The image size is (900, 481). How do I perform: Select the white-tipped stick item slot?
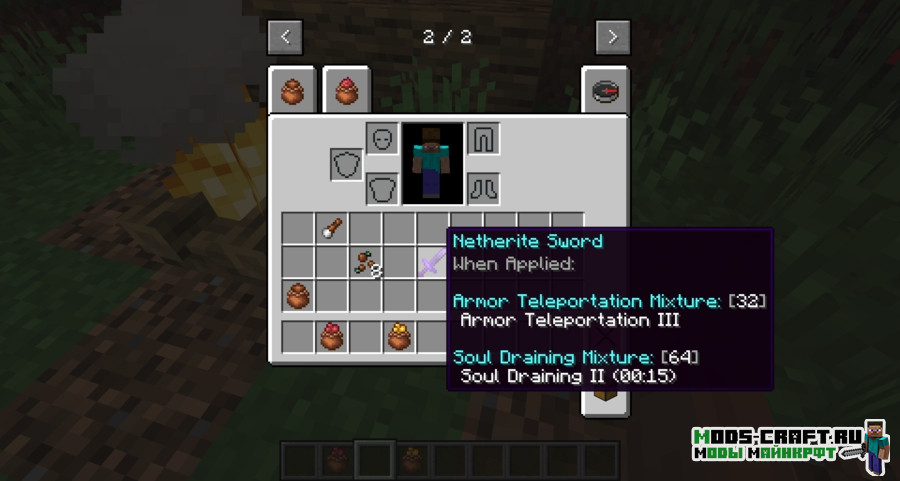331,229
